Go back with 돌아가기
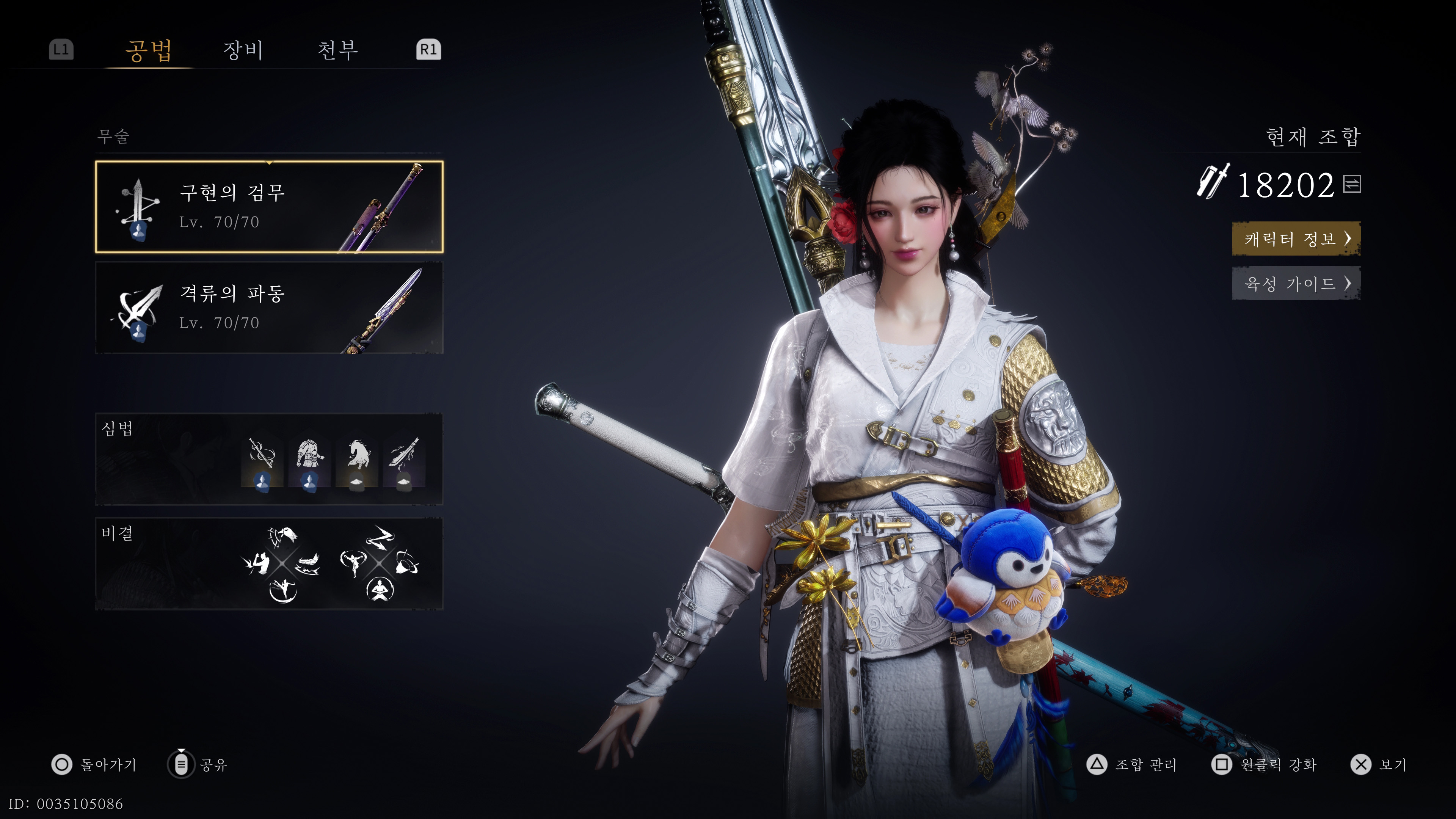The height and width of the screenshot is (819, 1456). (94, 765)
